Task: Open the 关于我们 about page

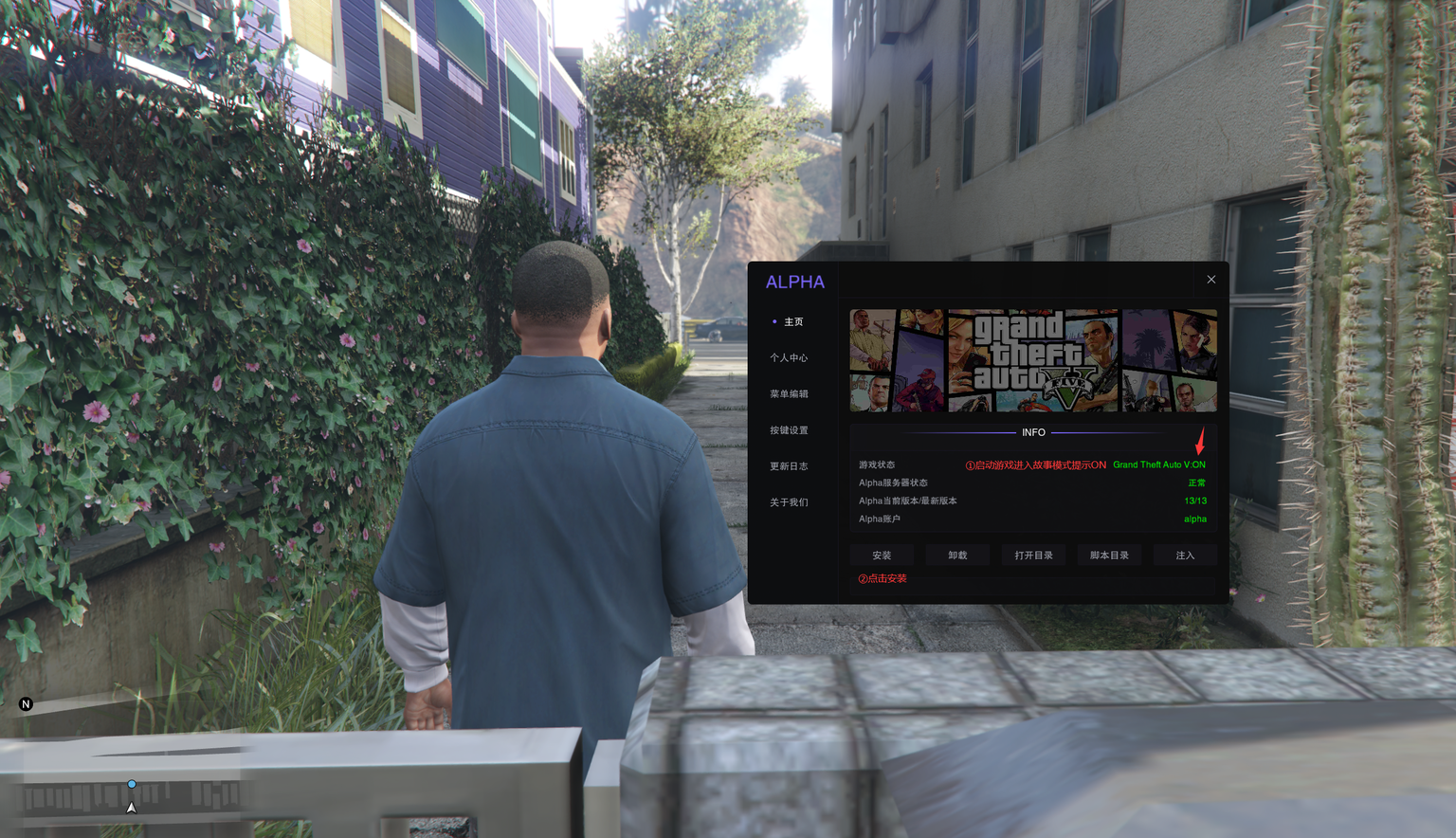Action: [789, 502]
